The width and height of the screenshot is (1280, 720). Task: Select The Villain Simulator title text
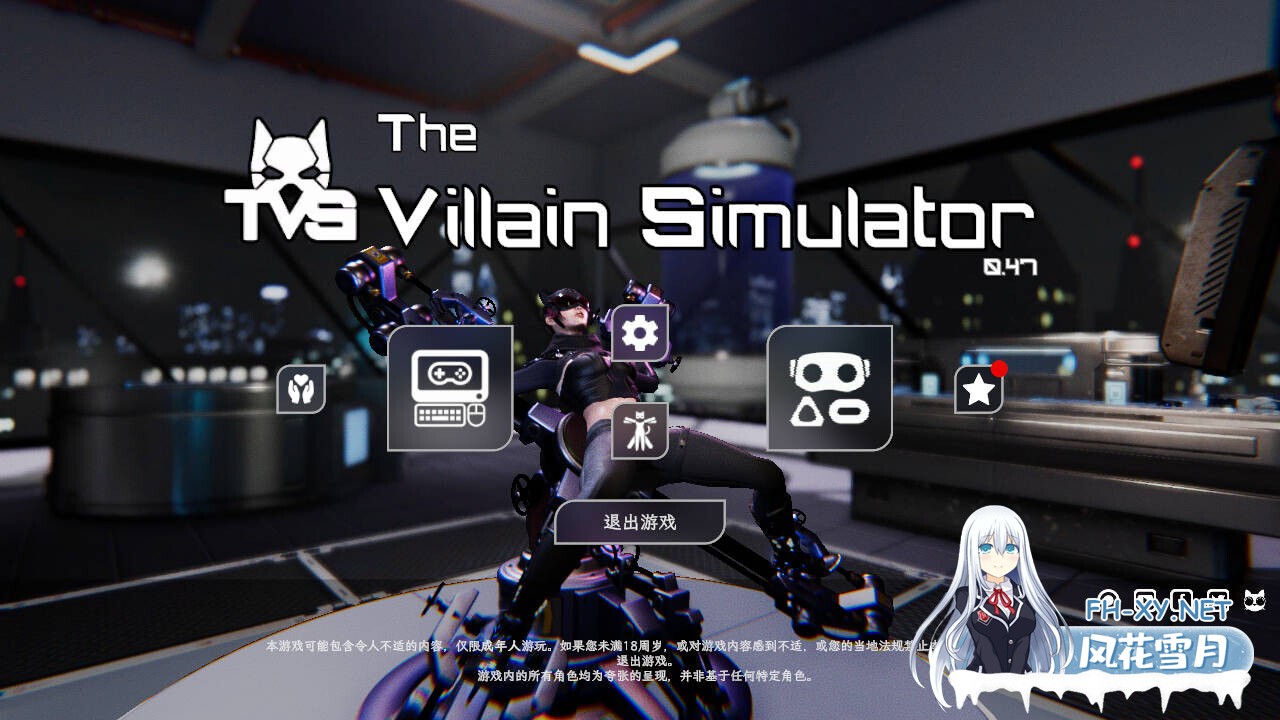(x=700, y=215)
